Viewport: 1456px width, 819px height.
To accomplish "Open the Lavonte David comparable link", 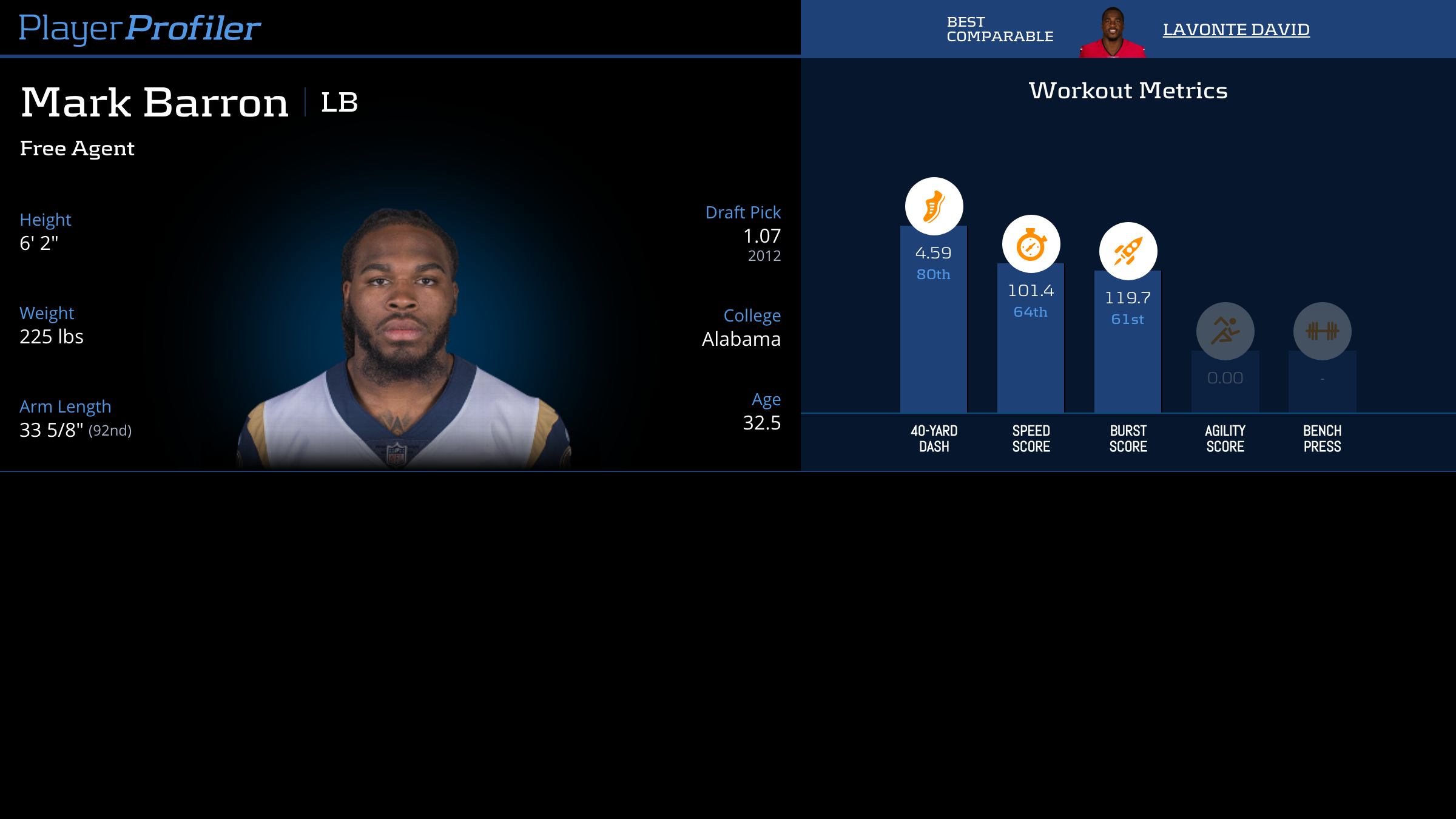I will pyautogui.click(x=1236, y=29).
